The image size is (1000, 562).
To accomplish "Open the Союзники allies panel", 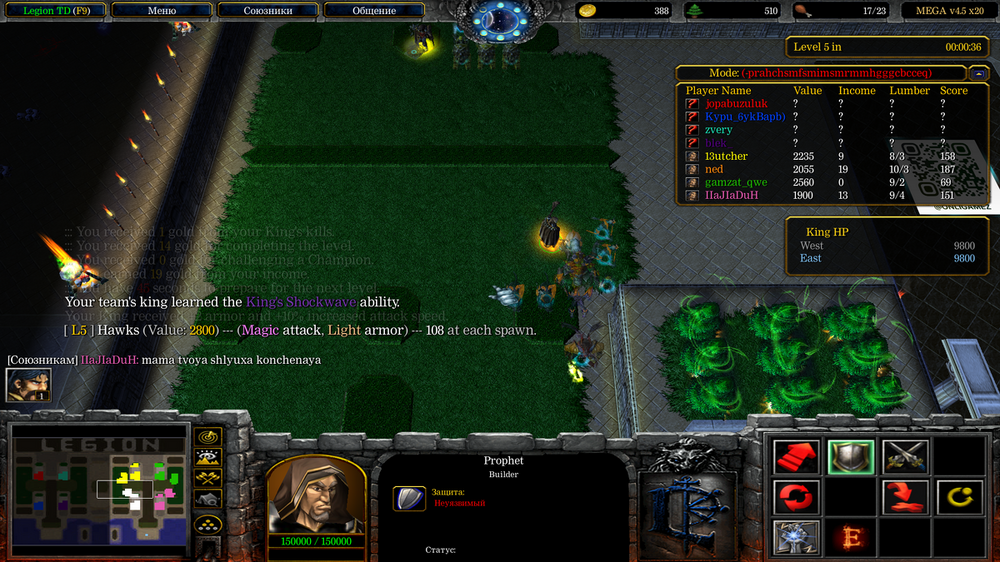I will point(267,11).
